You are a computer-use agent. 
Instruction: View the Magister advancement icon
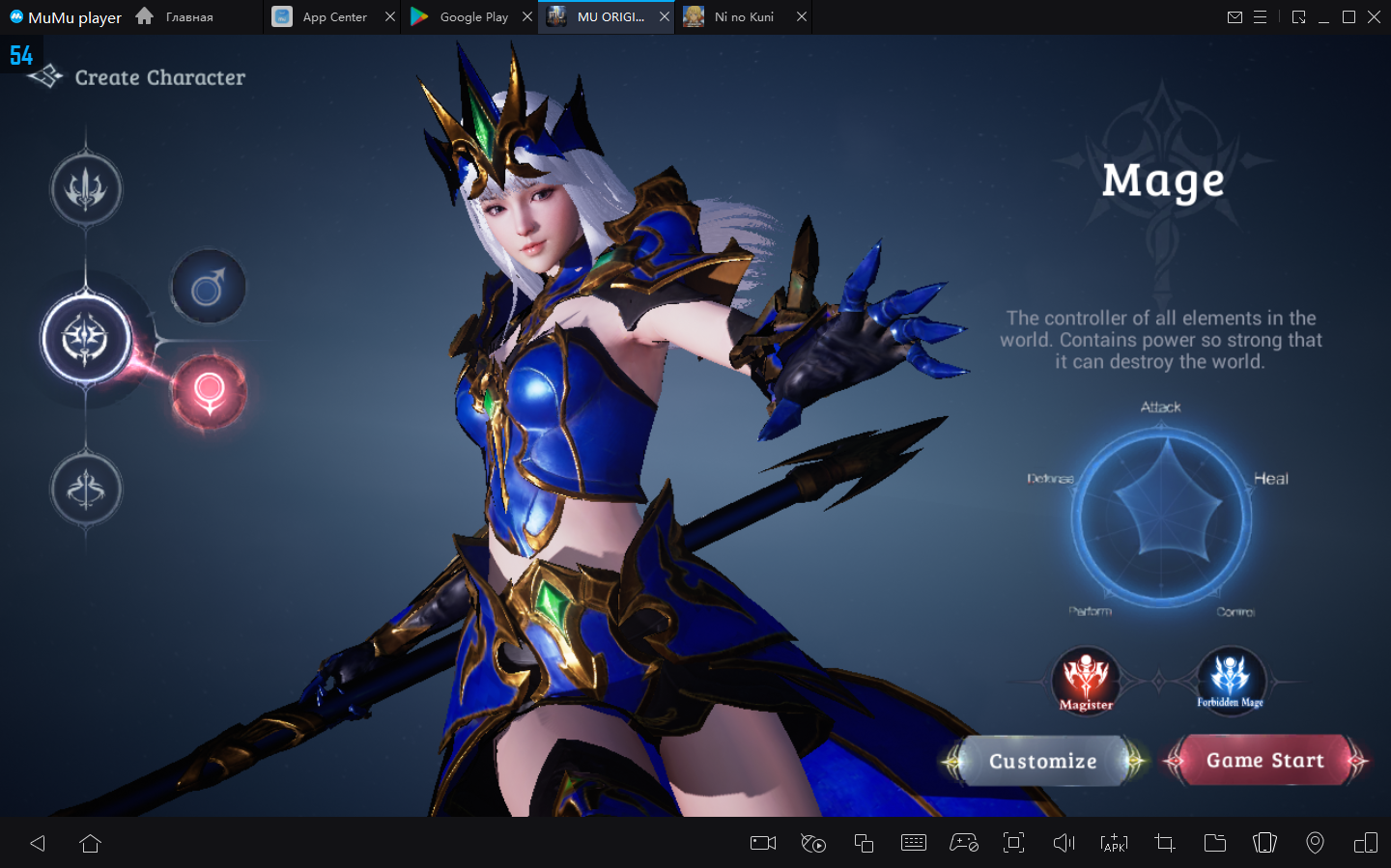1086,680
